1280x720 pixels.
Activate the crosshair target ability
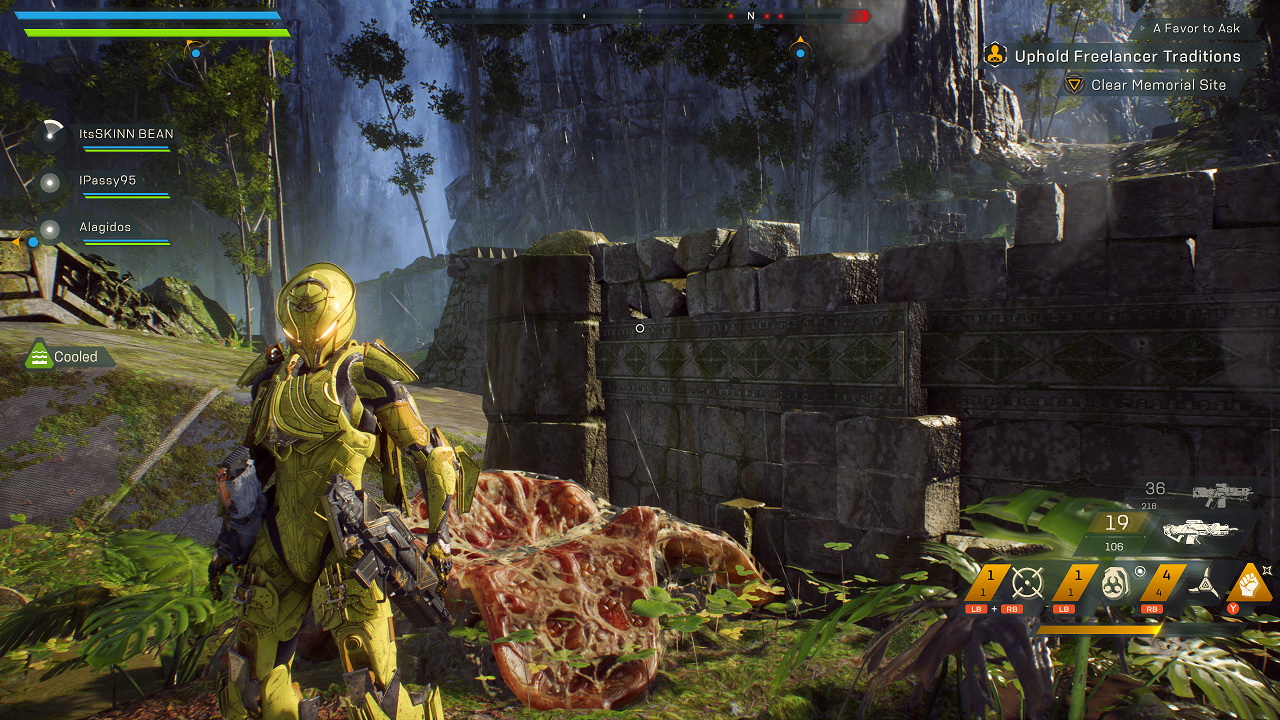1027,582
